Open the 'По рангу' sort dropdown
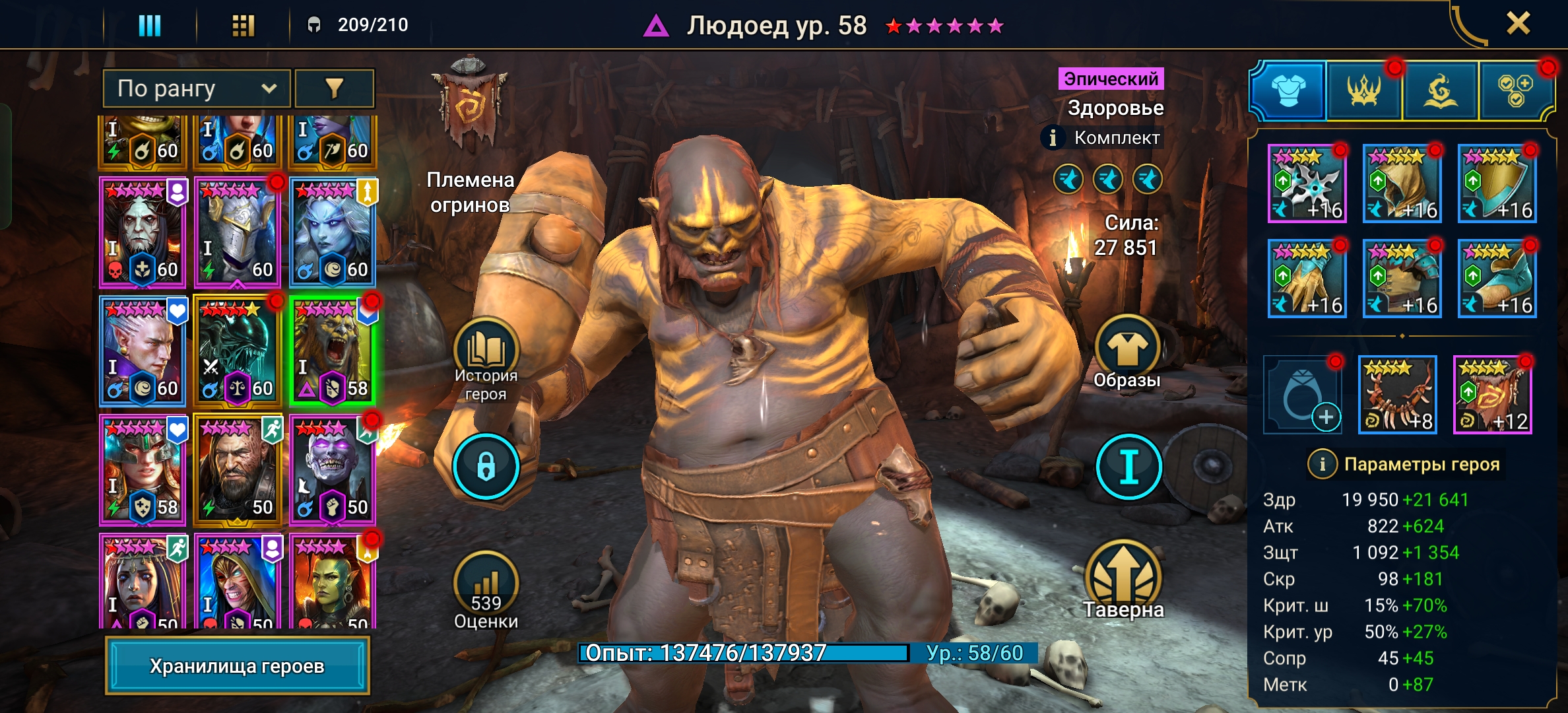Screen dimensions: 1568x713 point(196,88)
